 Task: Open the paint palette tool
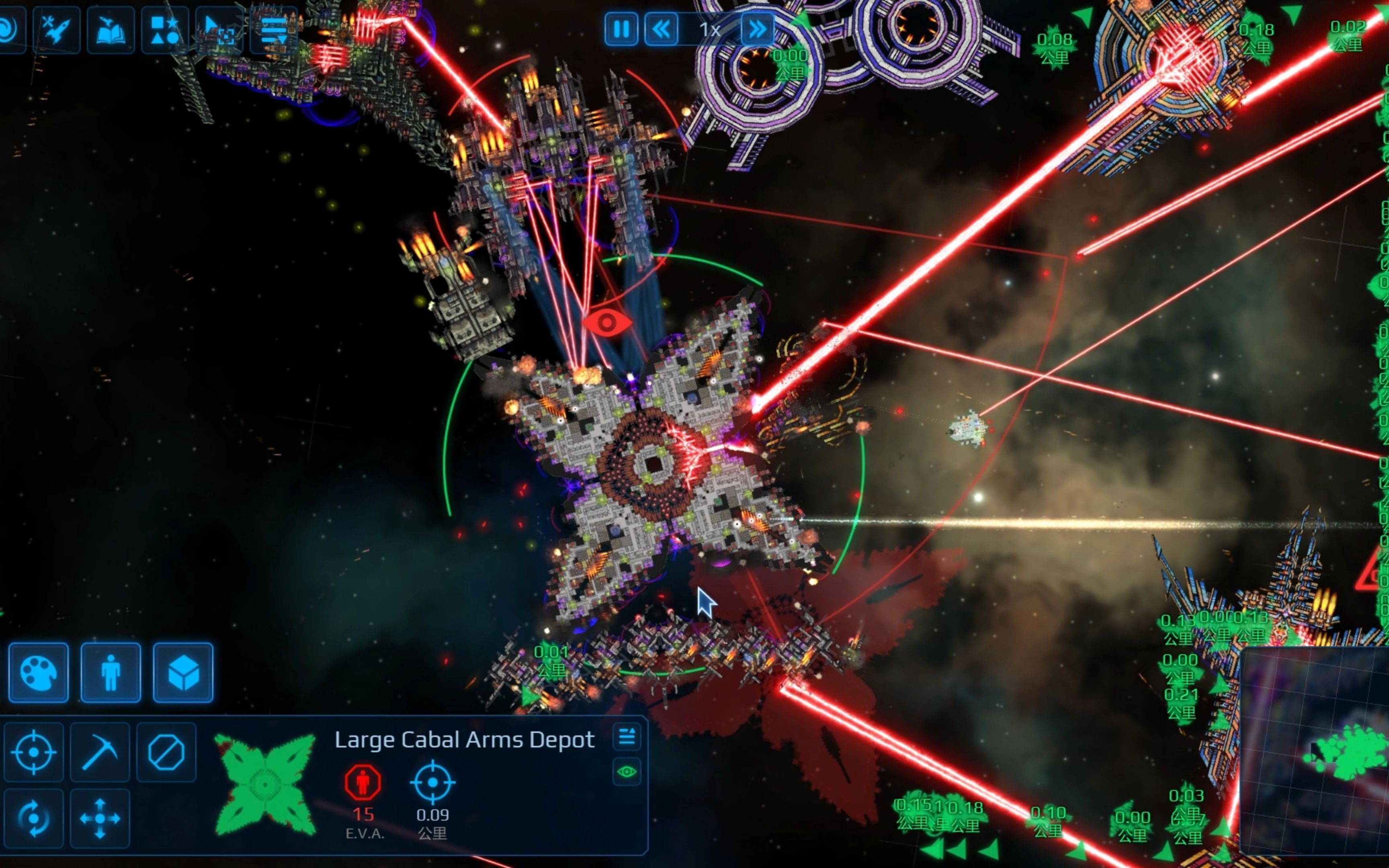click(39, 673)
